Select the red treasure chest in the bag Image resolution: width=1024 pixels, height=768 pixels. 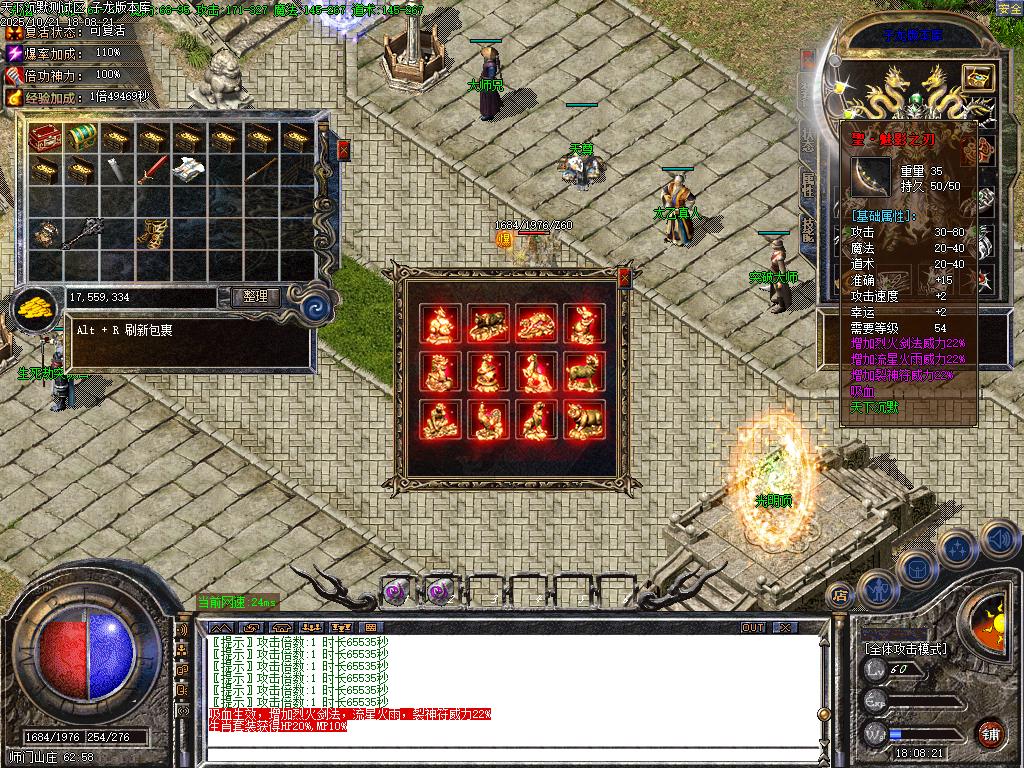(x=45, y=137)
